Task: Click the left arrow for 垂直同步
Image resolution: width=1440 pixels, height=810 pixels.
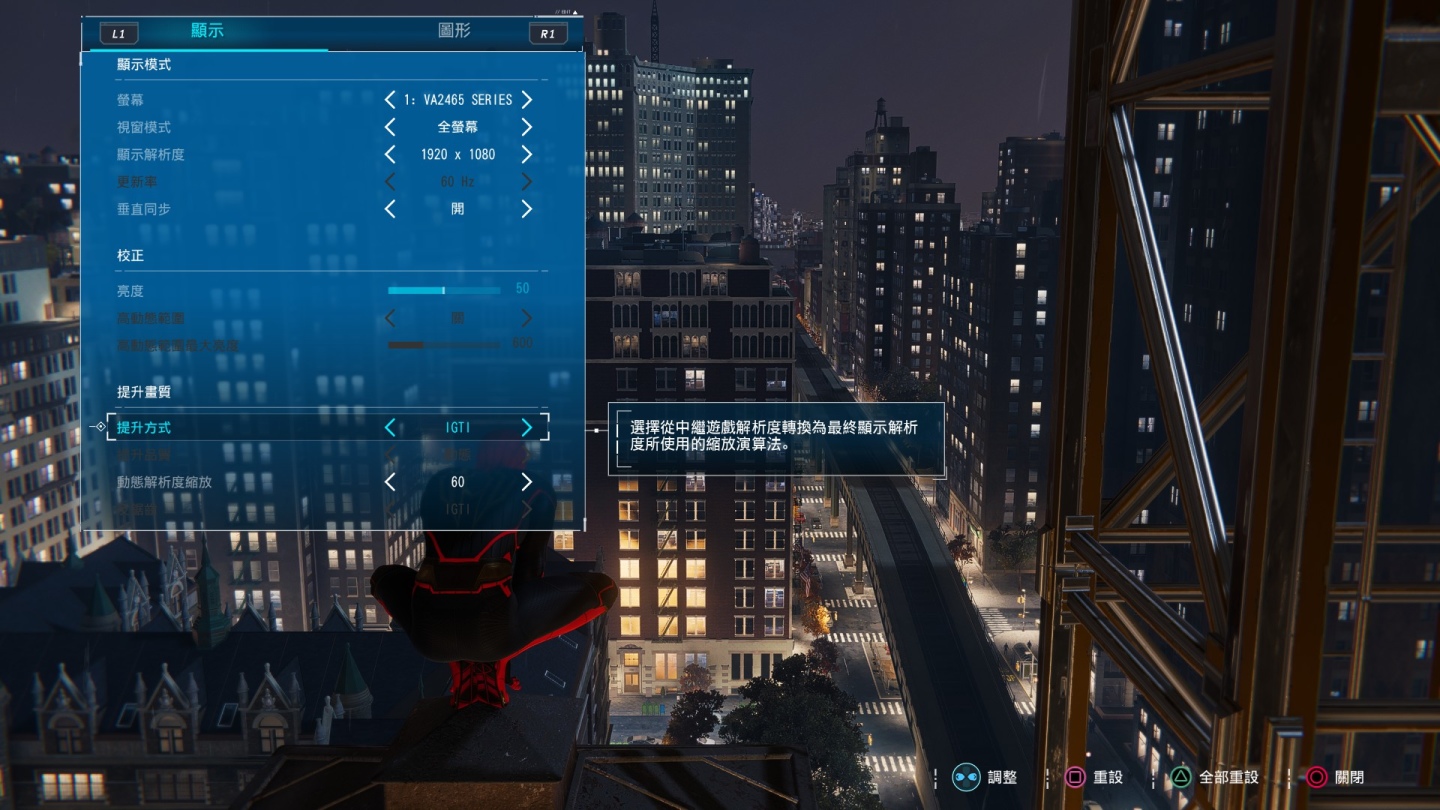Action: click(x=390, y=209)
